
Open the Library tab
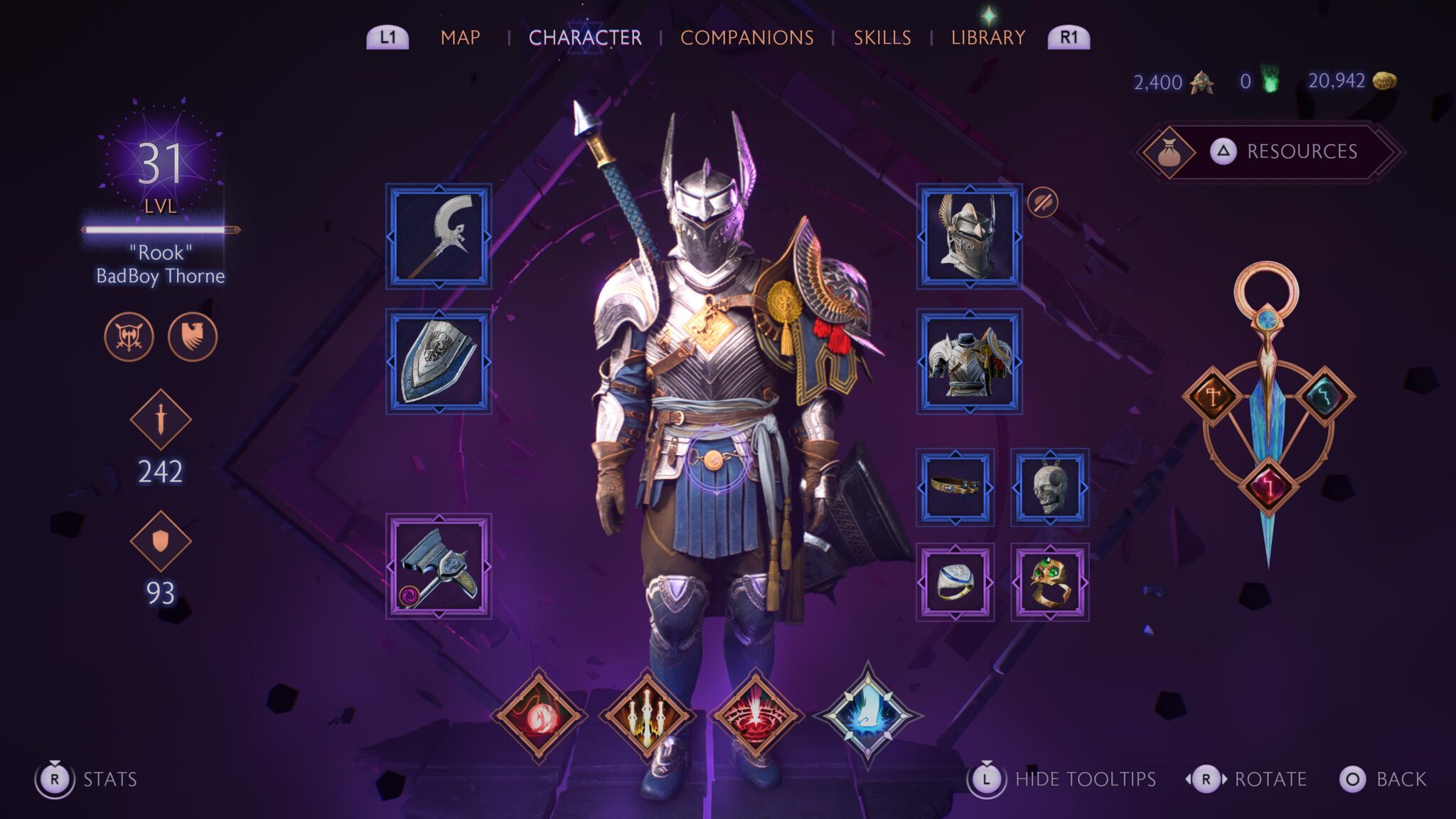coord(987,38)
